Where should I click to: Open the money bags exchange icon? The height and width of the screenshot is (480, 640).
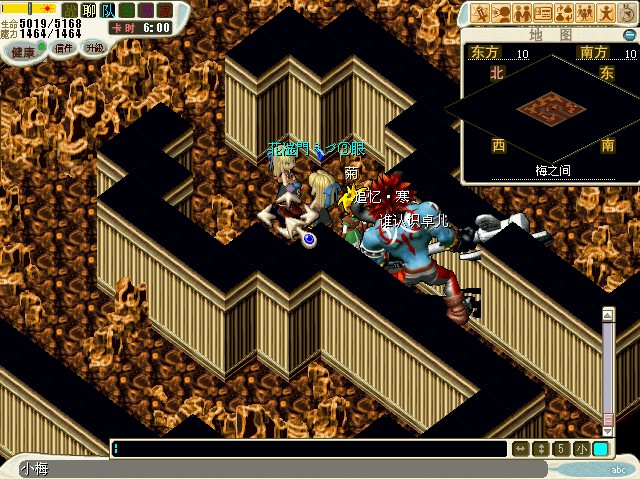point(564,13)
